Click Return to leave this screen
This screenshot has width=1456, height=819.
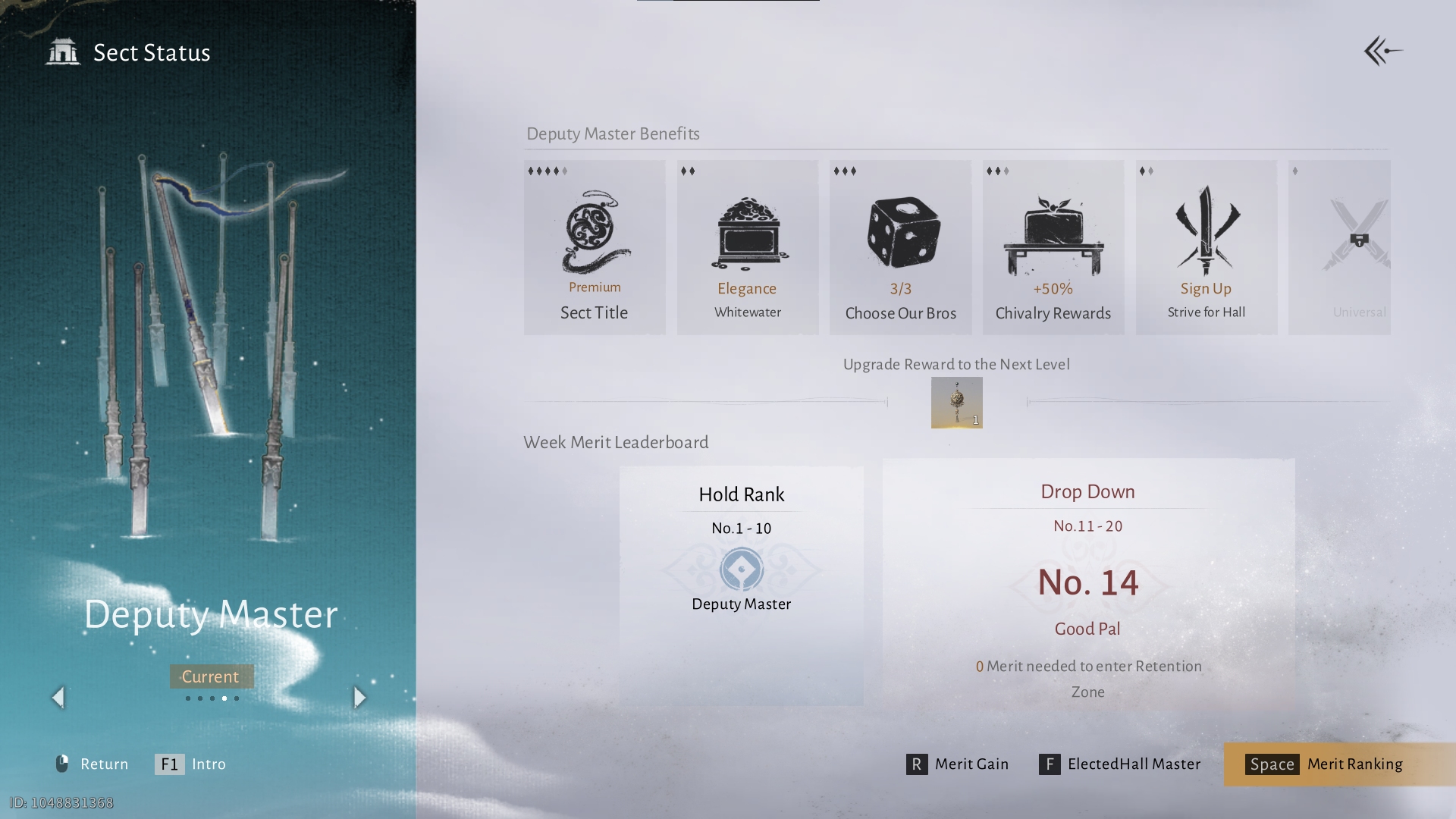point(92,764)
